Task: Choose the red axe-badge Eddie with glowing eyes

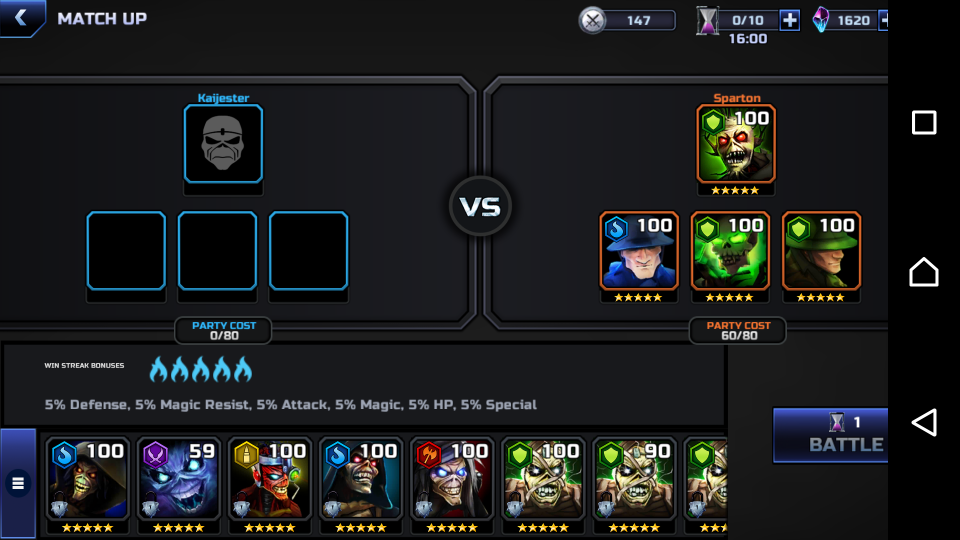Action: coord(451,480)
